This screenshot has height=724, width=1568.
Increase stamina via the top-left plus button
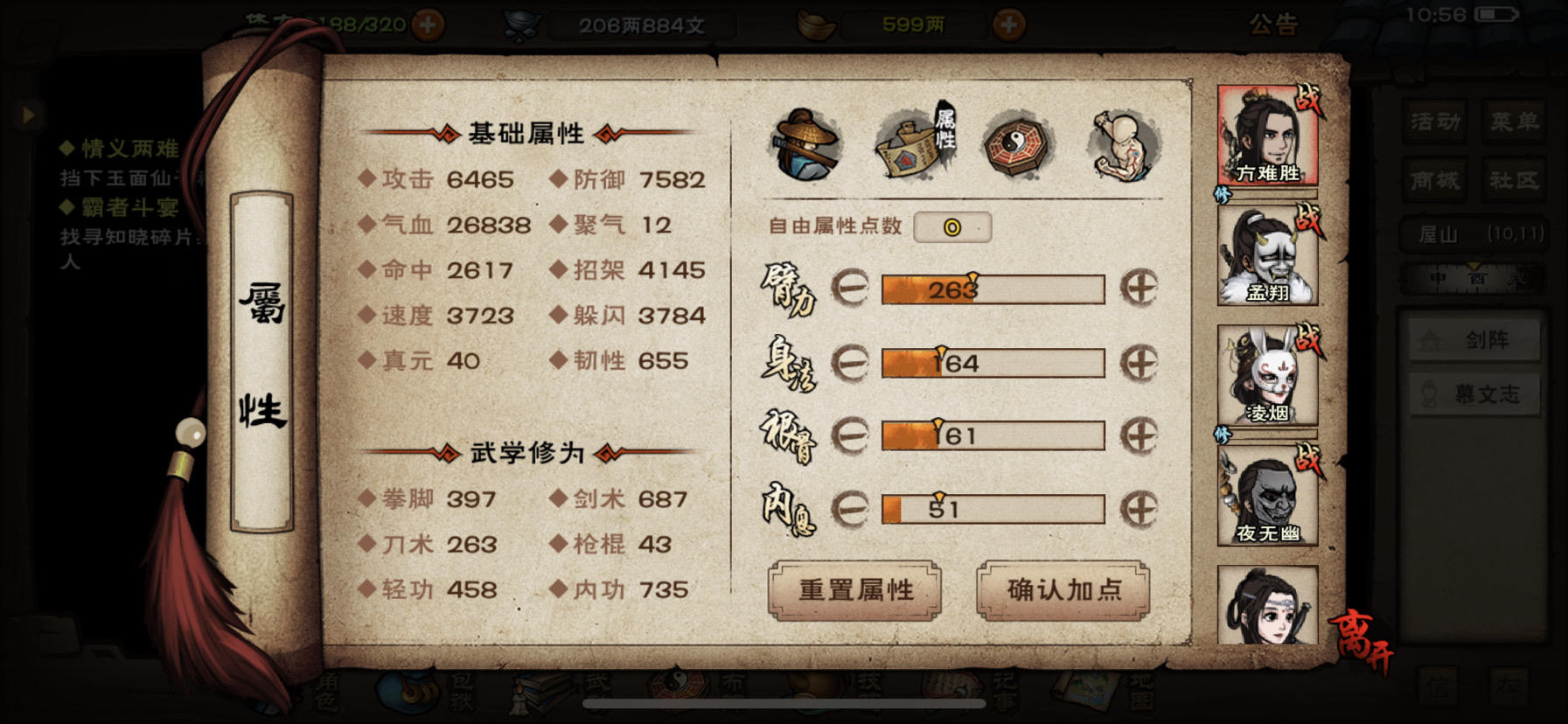point(429,25)
